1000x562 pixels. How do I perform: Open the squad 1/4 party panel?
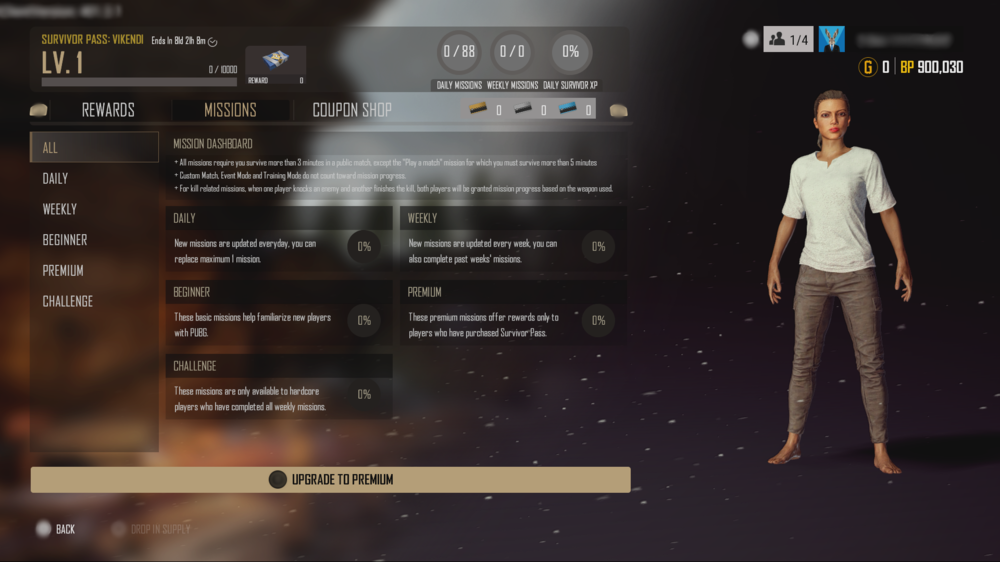click(x=789, y=39)
